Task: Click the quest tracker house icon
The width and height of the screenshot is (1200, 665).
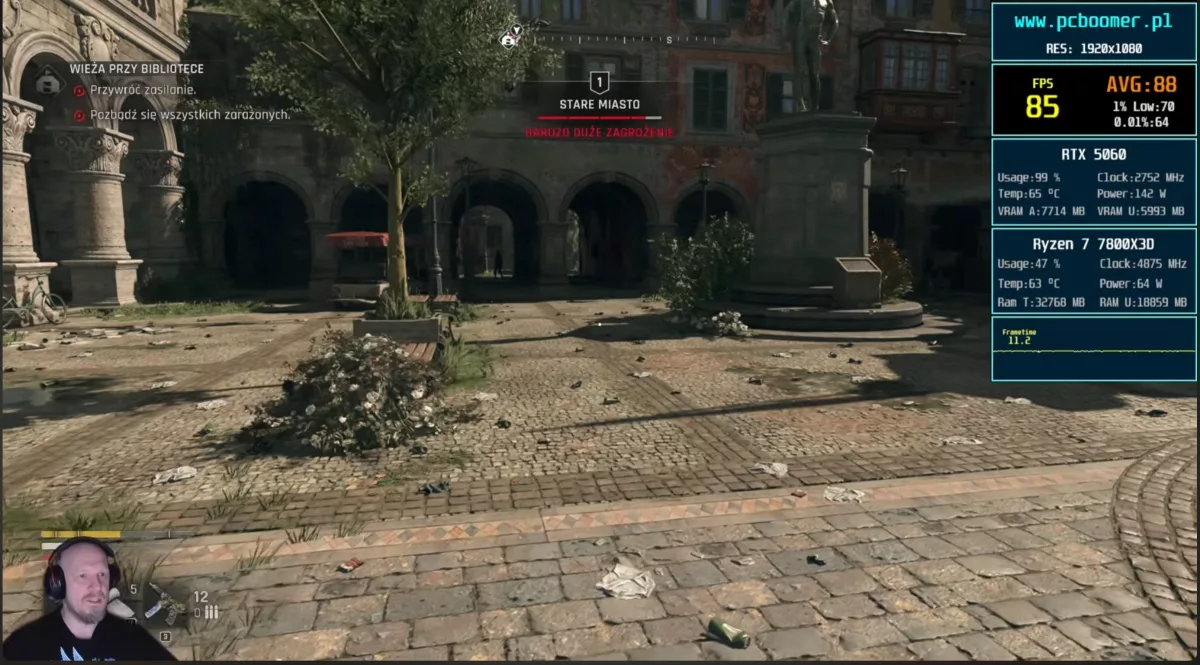Action: (x=48, y=80)
